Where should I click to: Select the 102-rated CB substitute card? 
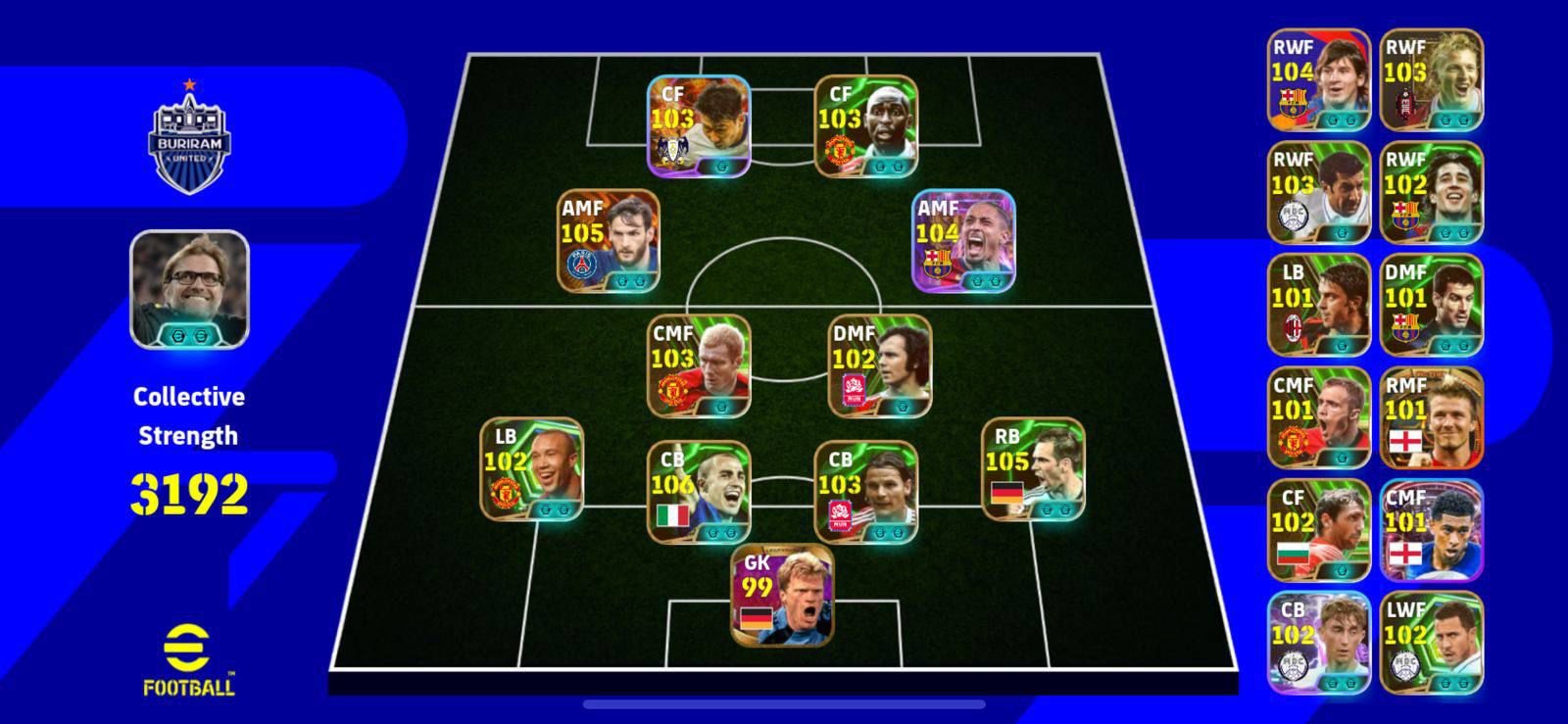(x=1318, y=643)
